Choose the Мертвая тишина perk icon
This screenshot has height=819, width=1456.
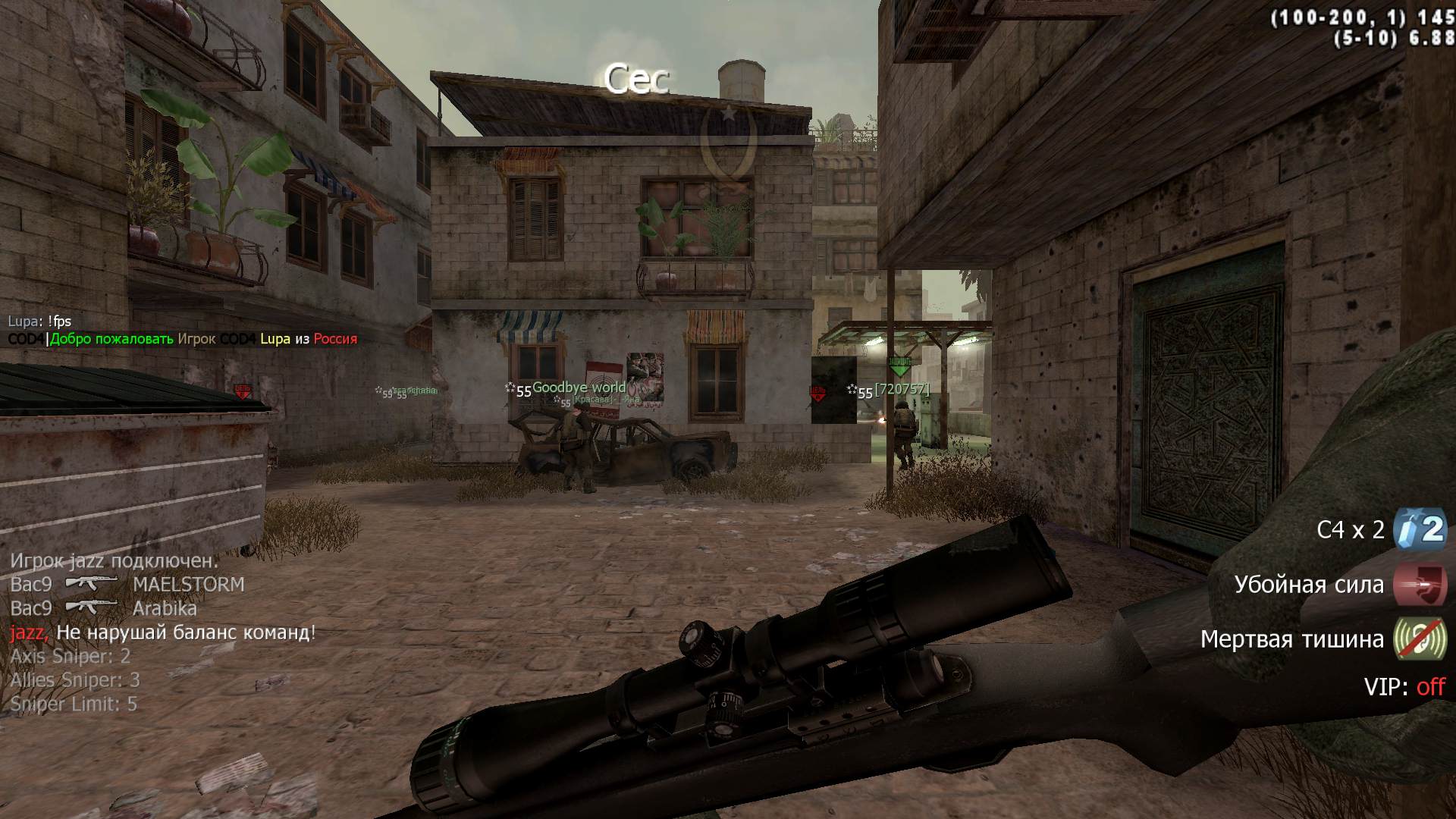point(1420,639)
